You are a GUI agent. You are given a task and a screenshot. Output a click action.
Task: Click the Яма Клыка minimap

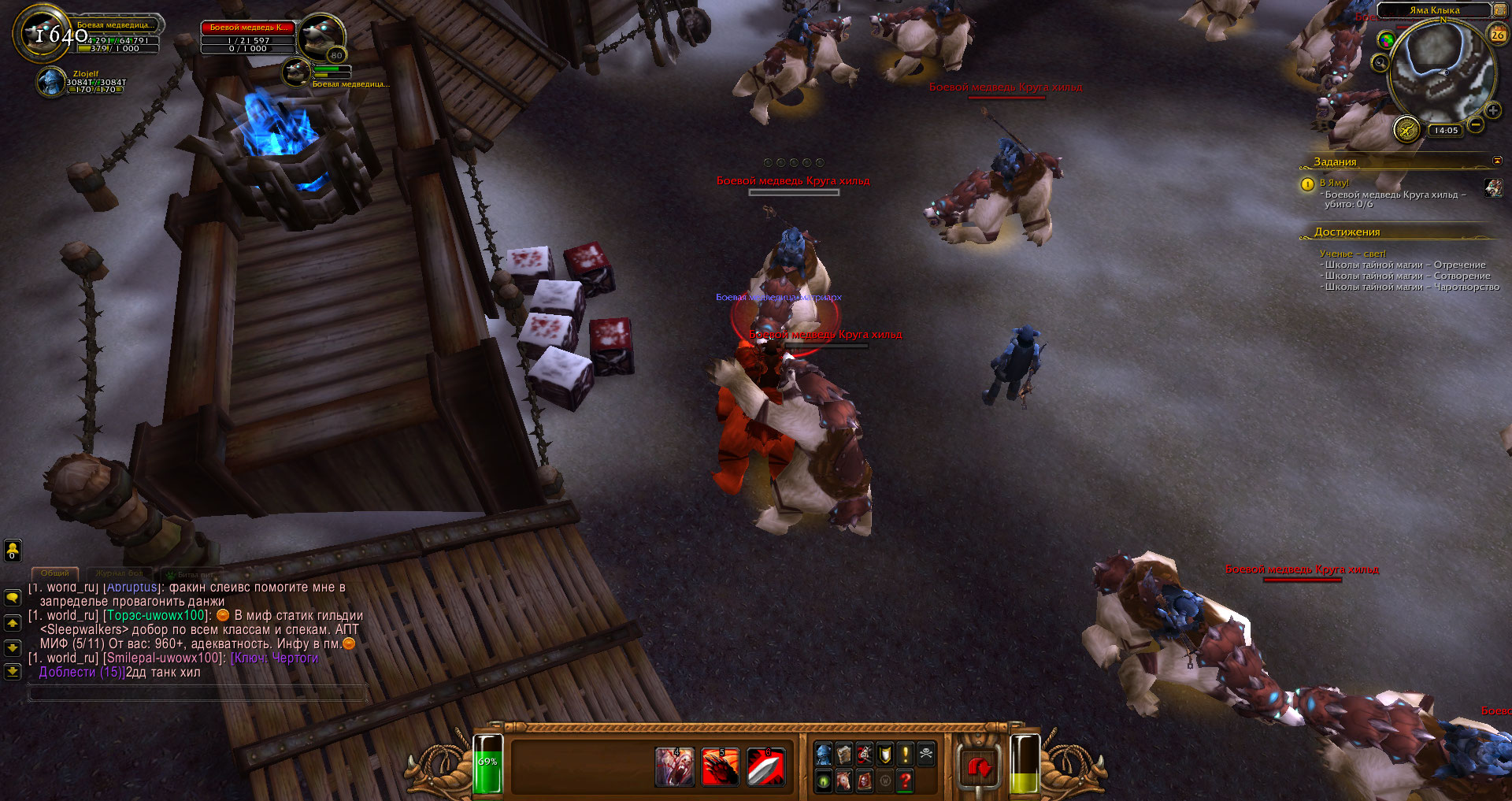(x=1440, y=72)
